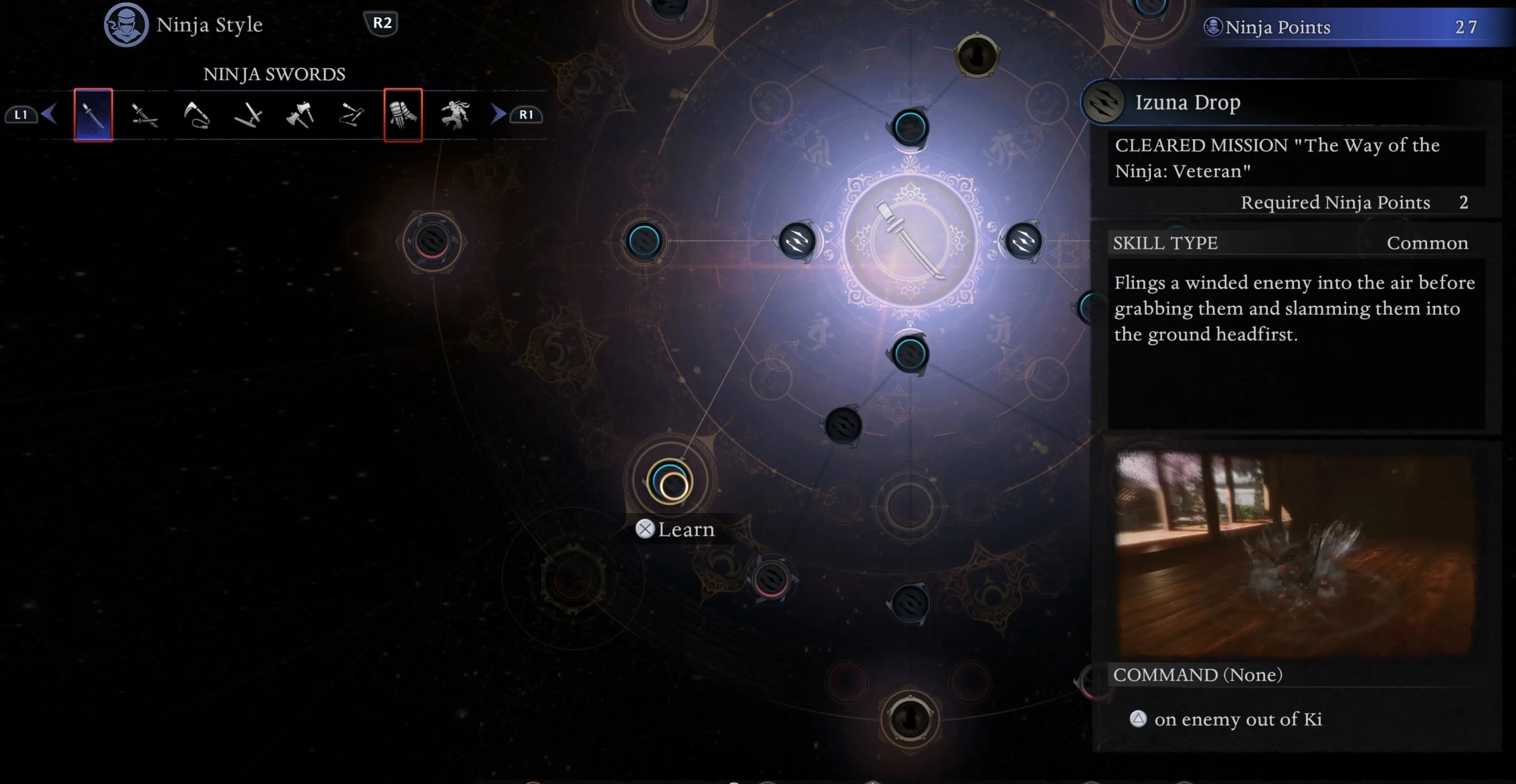Open the kusarigama sickle-and-chain skill tab

click(x=197, y=115)
